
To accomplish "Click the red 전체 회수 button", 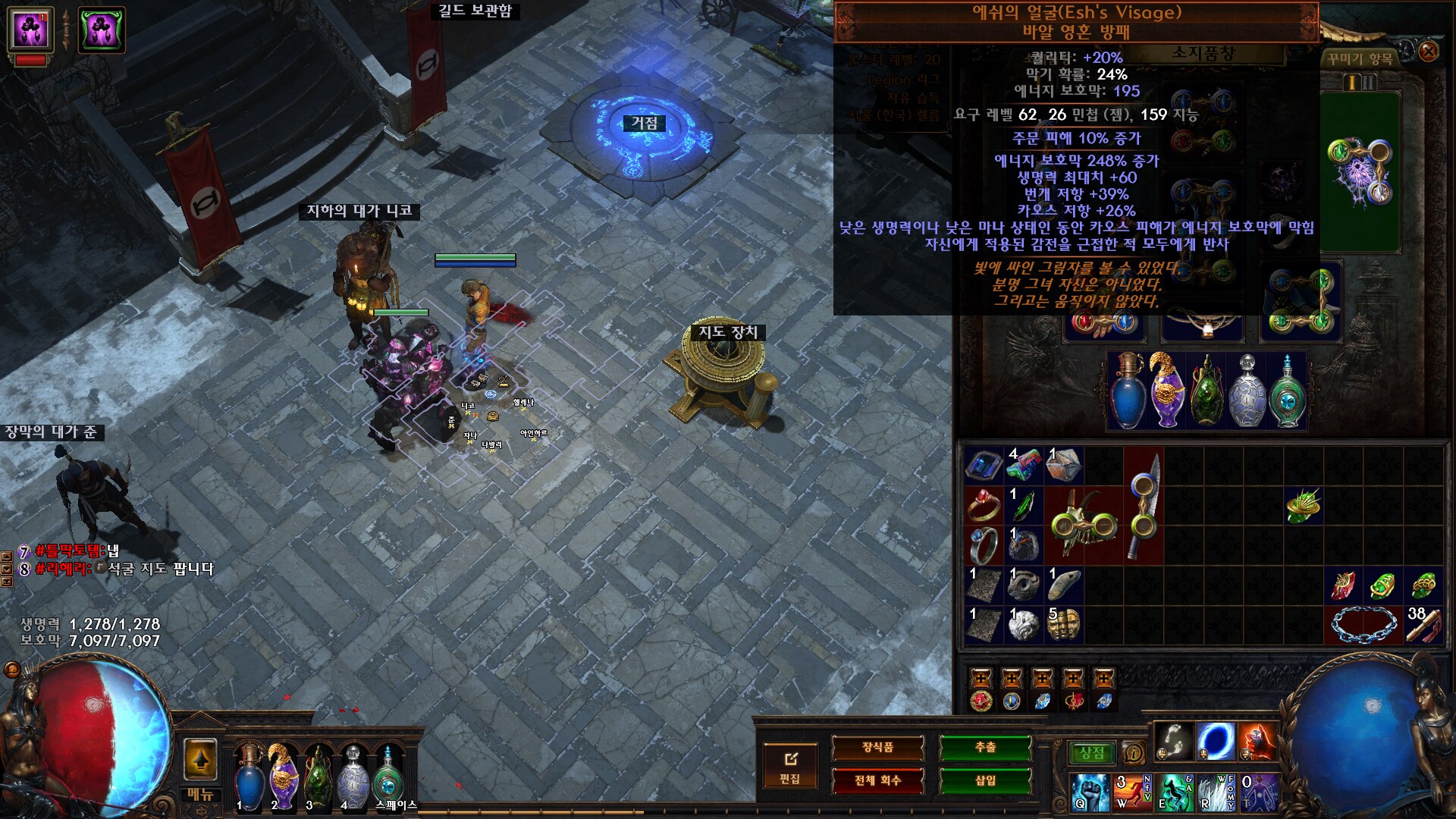I will [877, 780].
